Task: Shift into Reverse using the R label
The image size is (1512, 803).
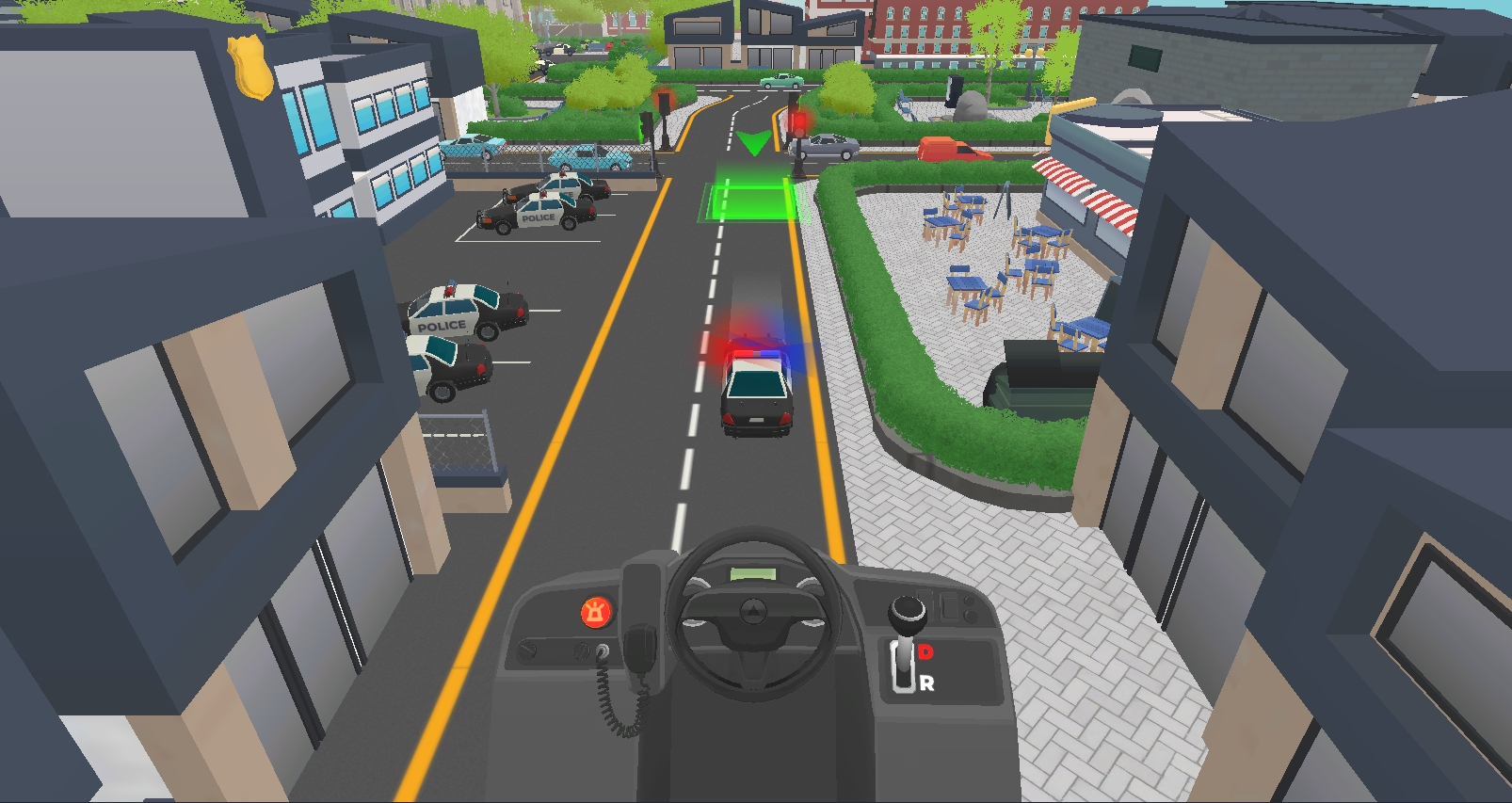Action: [927, 683]
